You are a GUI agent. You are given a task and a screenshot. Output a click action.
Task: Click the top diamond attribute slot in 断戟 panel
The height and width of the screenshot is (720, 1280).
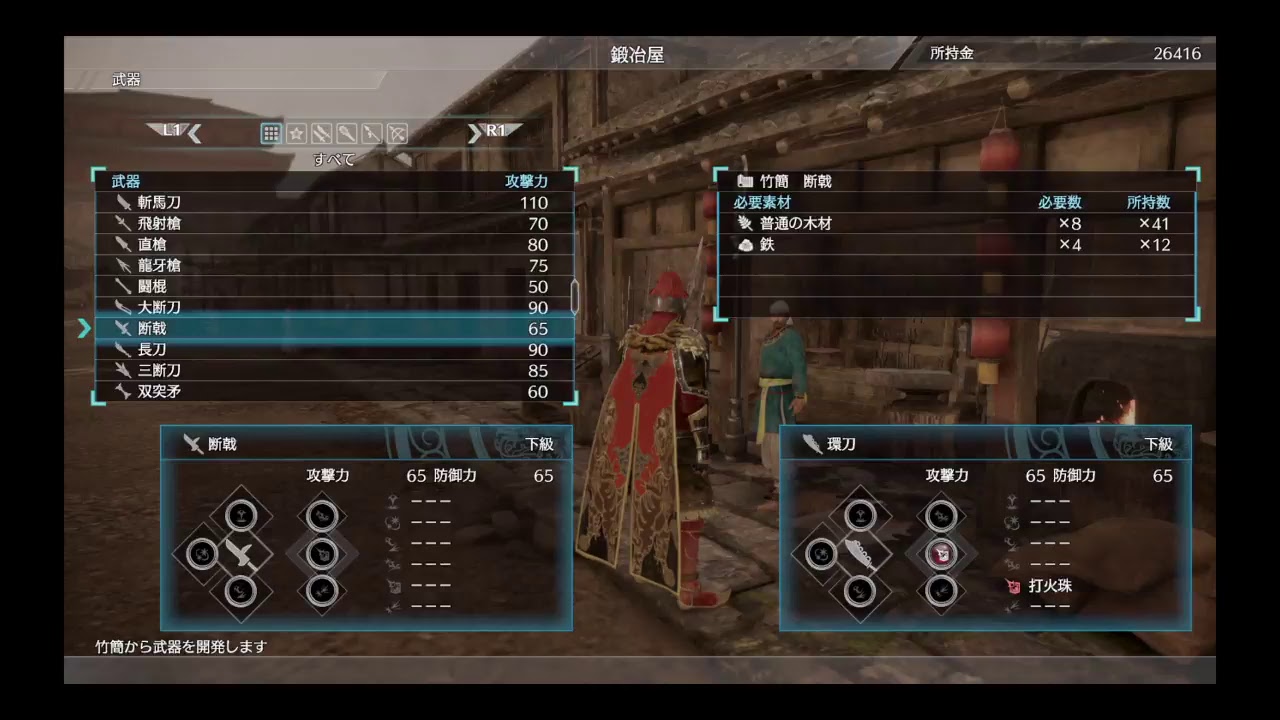pyautogui.click(x=240, y=514)
